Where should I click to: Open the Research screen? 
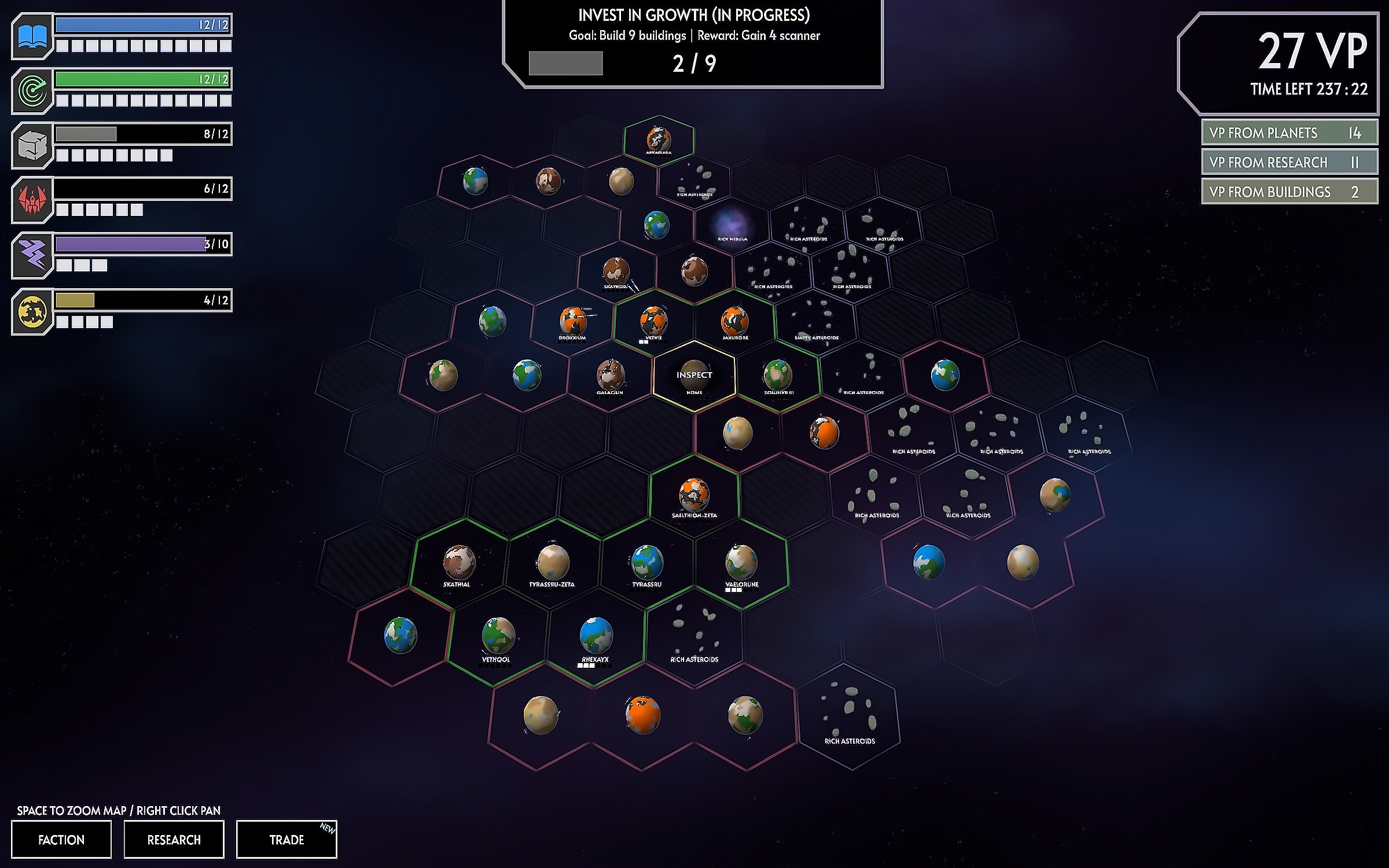[x=174, y=839]
